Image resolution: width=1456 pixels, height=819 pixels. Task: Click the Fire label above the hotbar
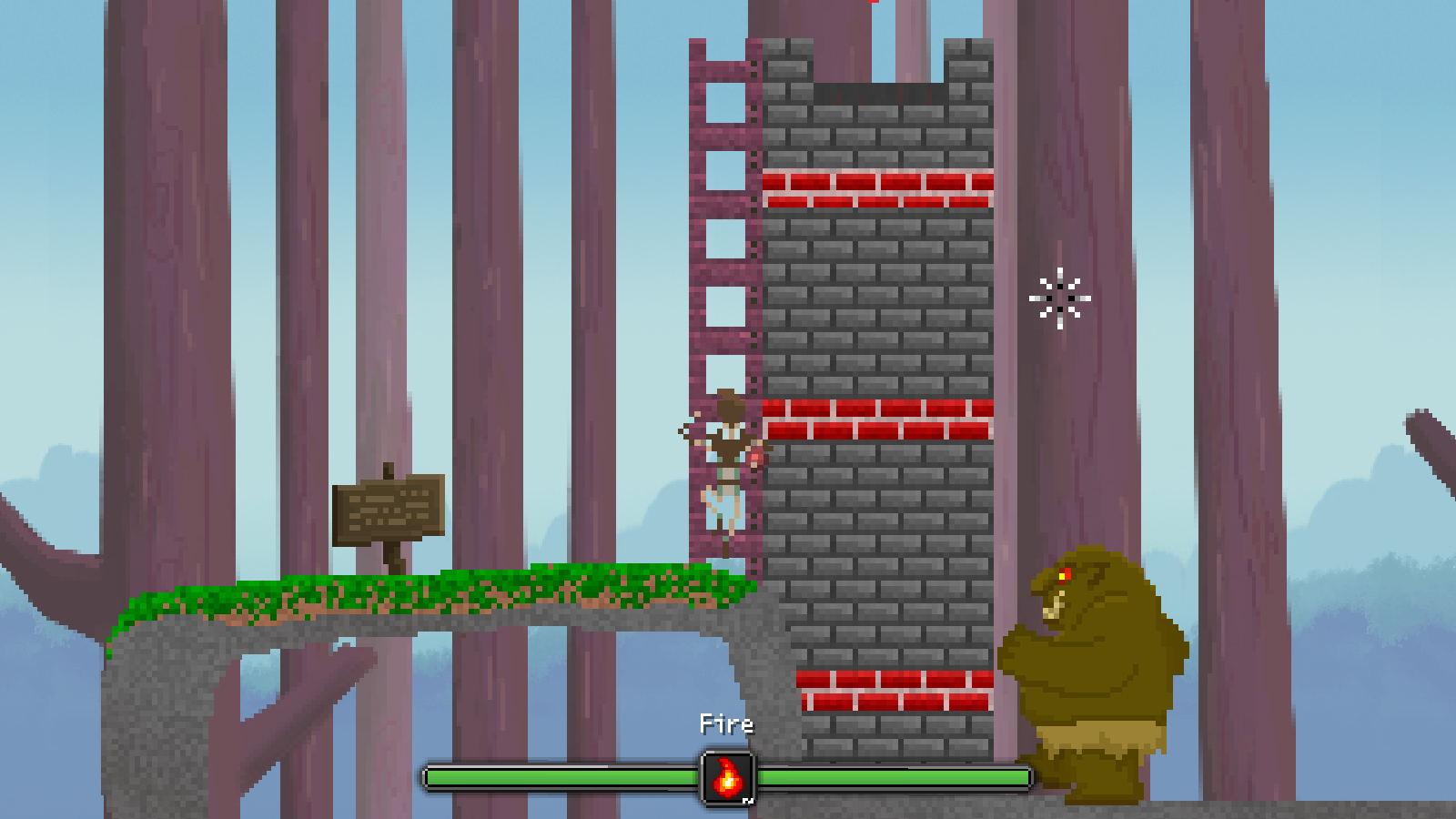(725, 723)
